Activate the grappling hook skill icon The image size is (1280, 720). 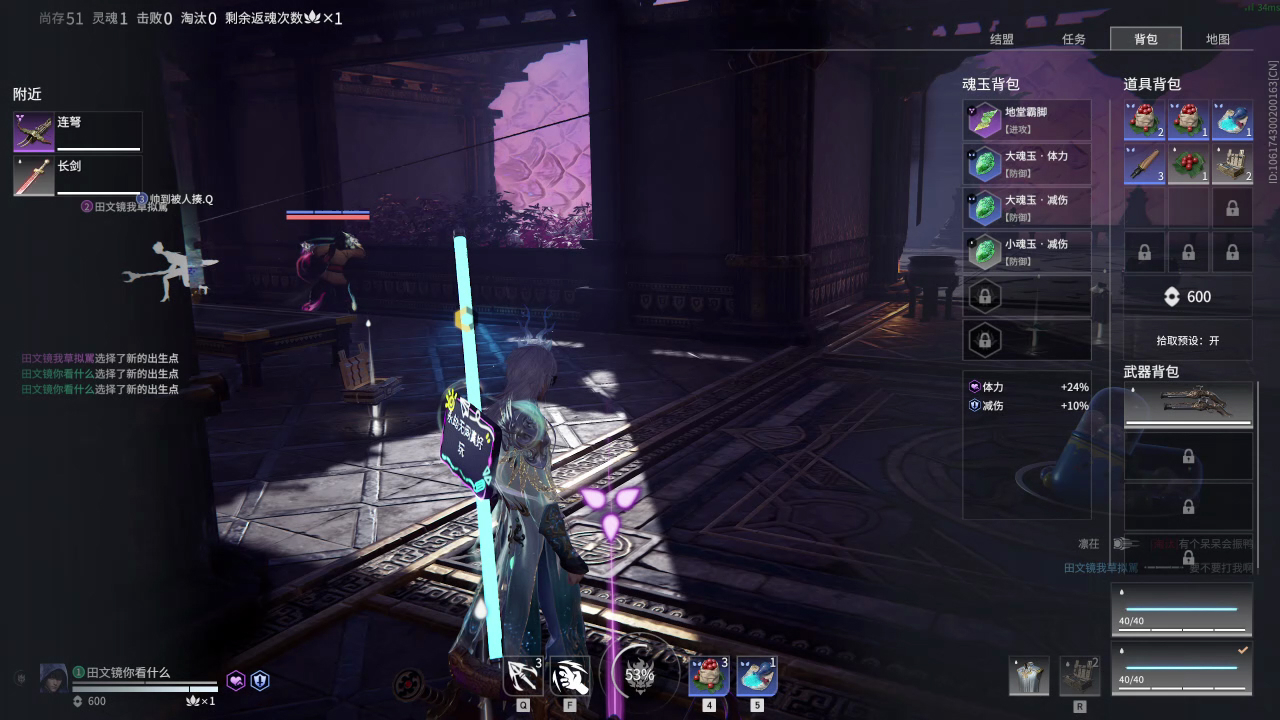pos(523,677)
